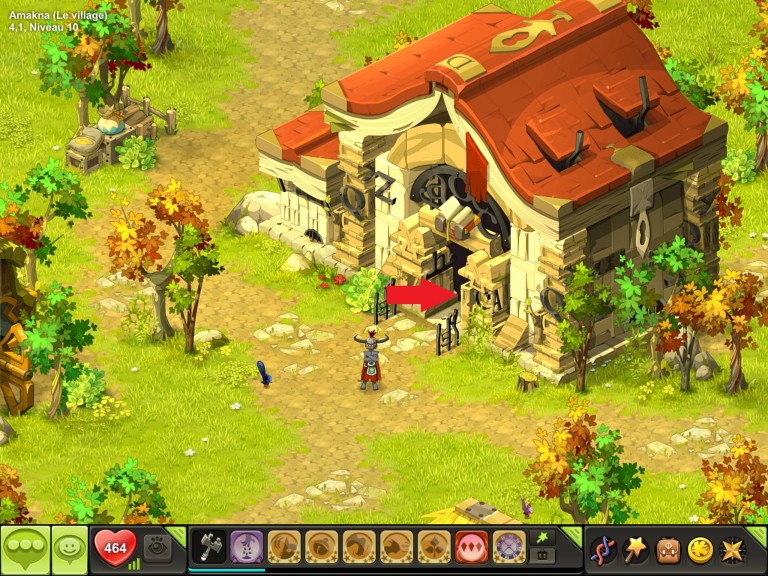
Task: Toggle the eye spectator button
Action: [x=156, y=547]
